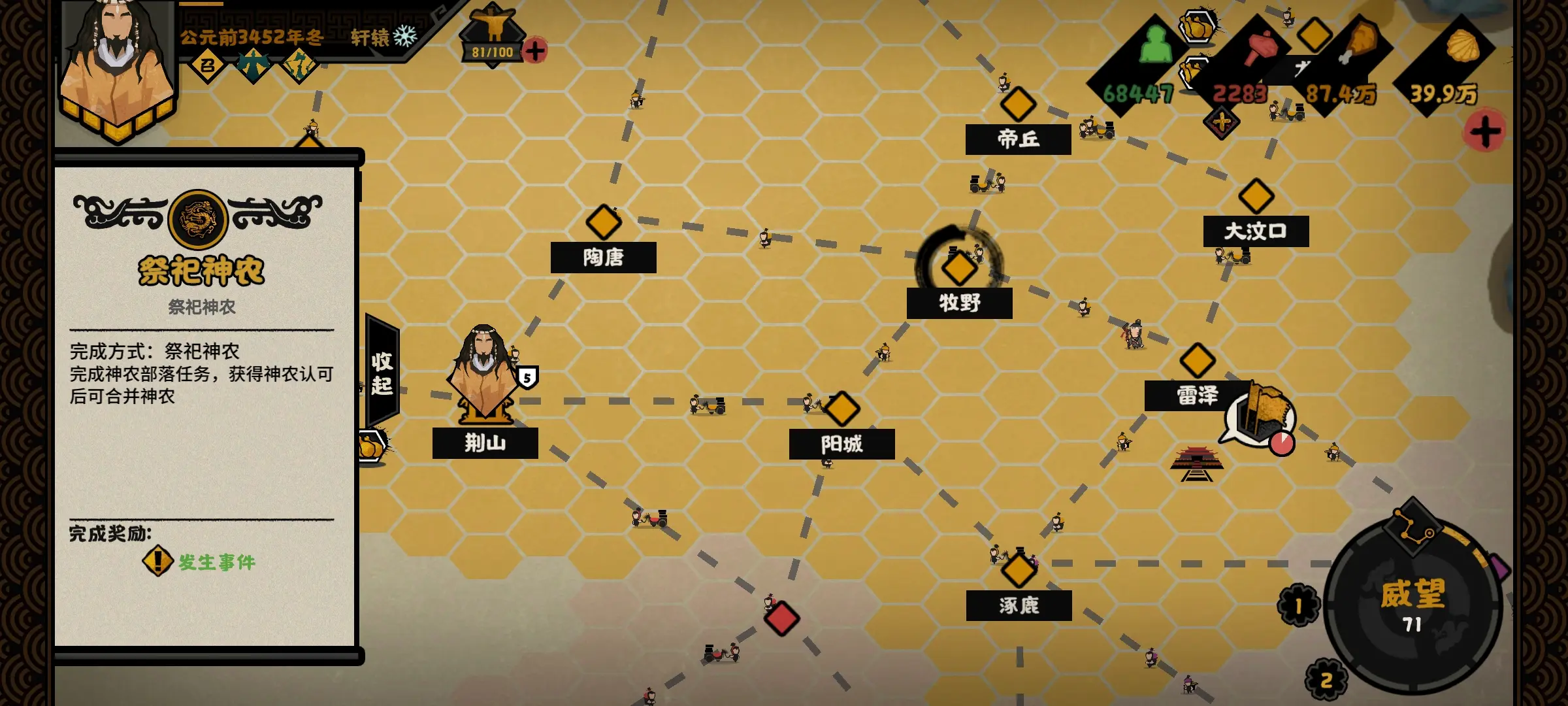Click red plus button beside shell currency
The image size is (1568, 706).
pyautogui.click(x=1485, y=131)
